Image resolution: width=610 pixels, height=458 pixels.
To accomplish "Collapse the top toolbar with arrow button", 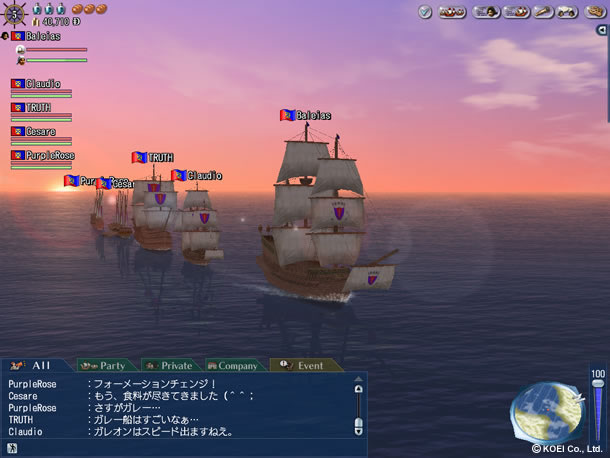I will [601, 30].
